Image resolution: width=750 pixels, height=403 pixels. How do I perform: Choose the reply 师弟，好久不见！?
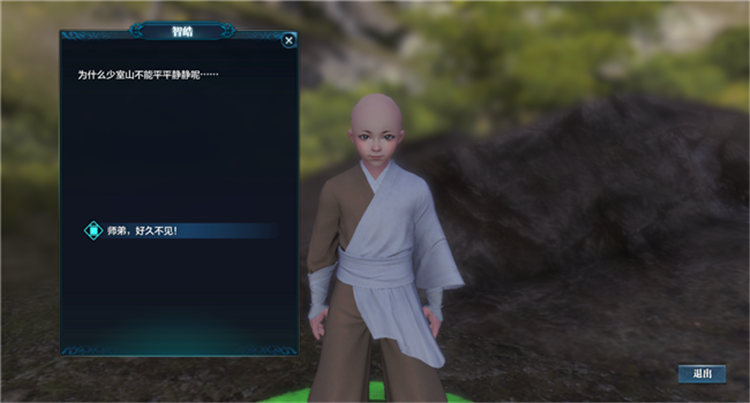tap(142, 231)
